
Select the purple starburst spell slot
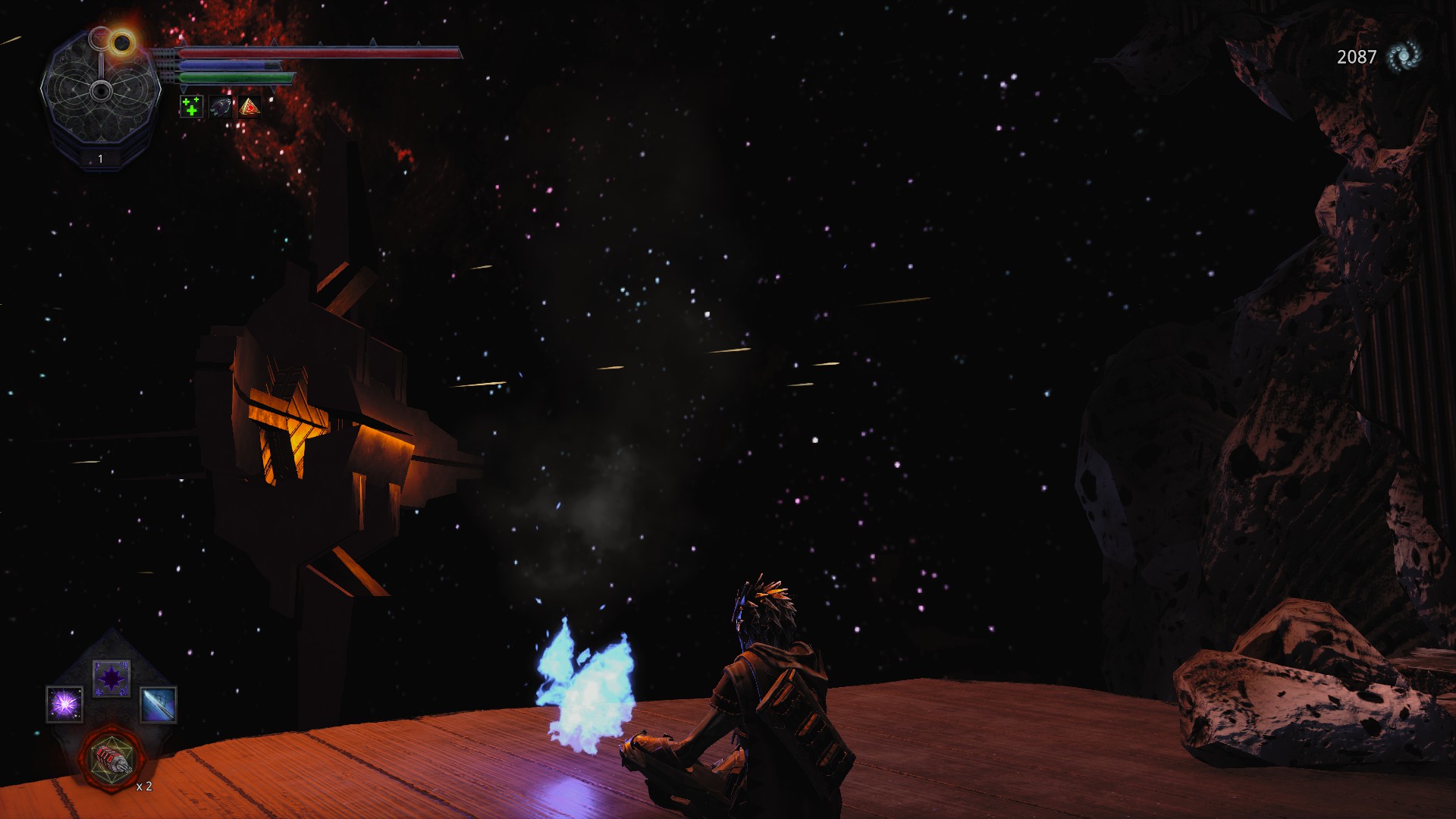(64, 704)
